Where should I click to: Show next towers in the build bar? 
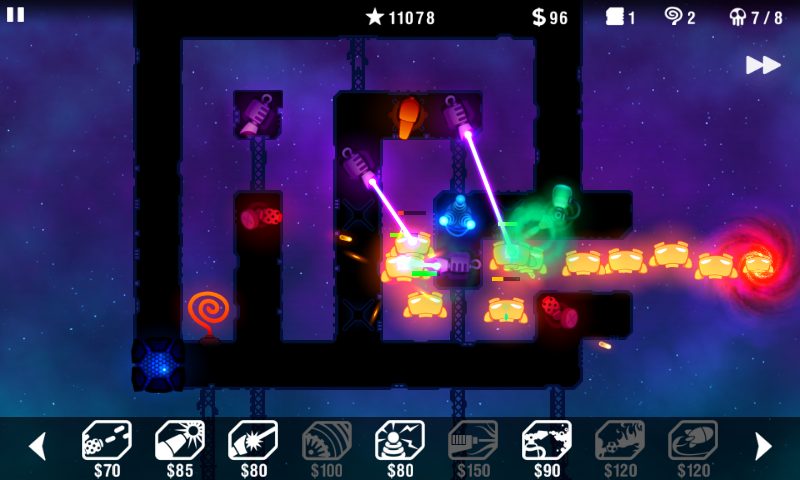pyautogui.click(x=763, y=446)
